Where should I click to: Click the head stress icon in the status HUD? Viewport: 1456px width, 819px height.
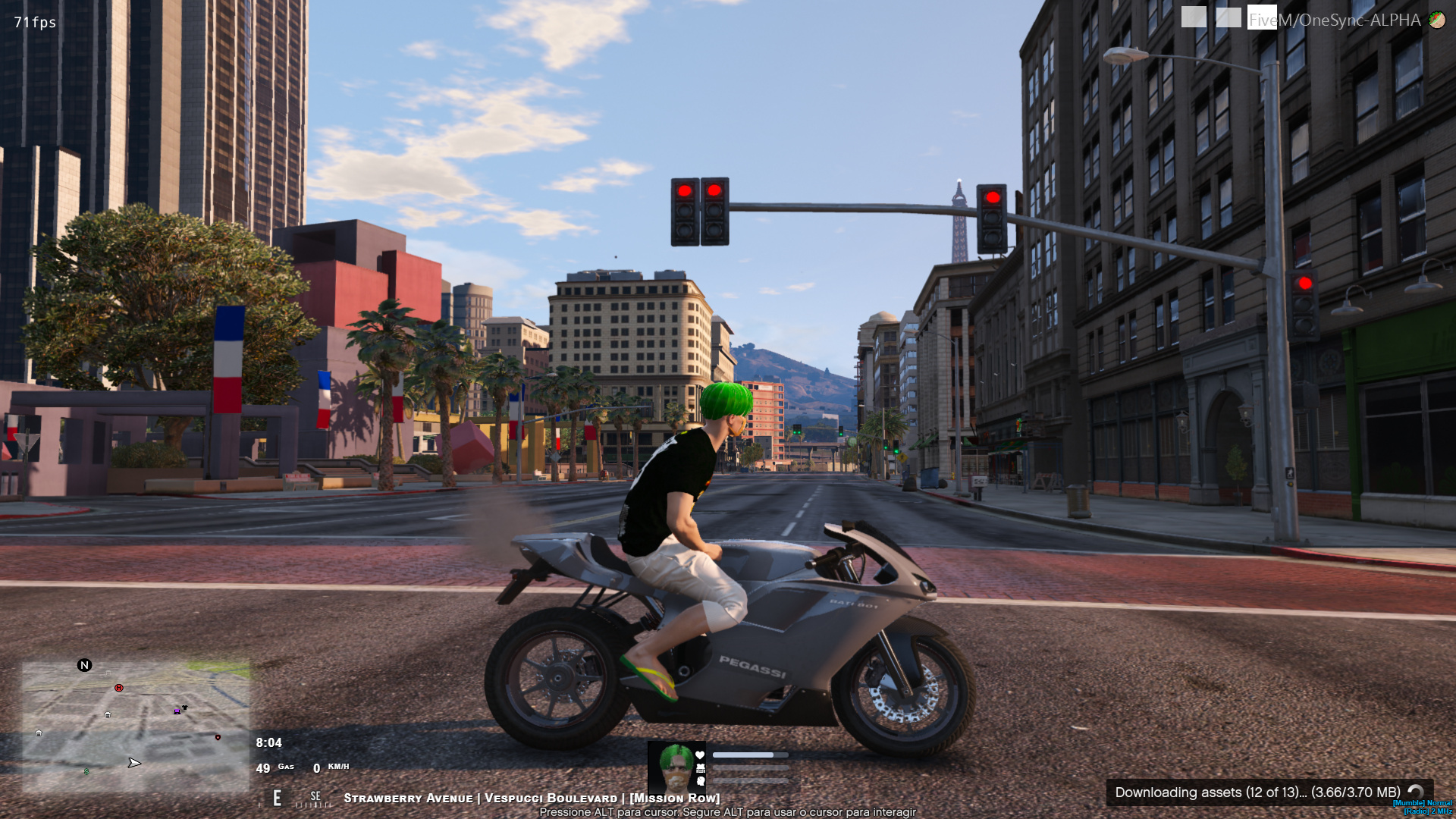701,782
